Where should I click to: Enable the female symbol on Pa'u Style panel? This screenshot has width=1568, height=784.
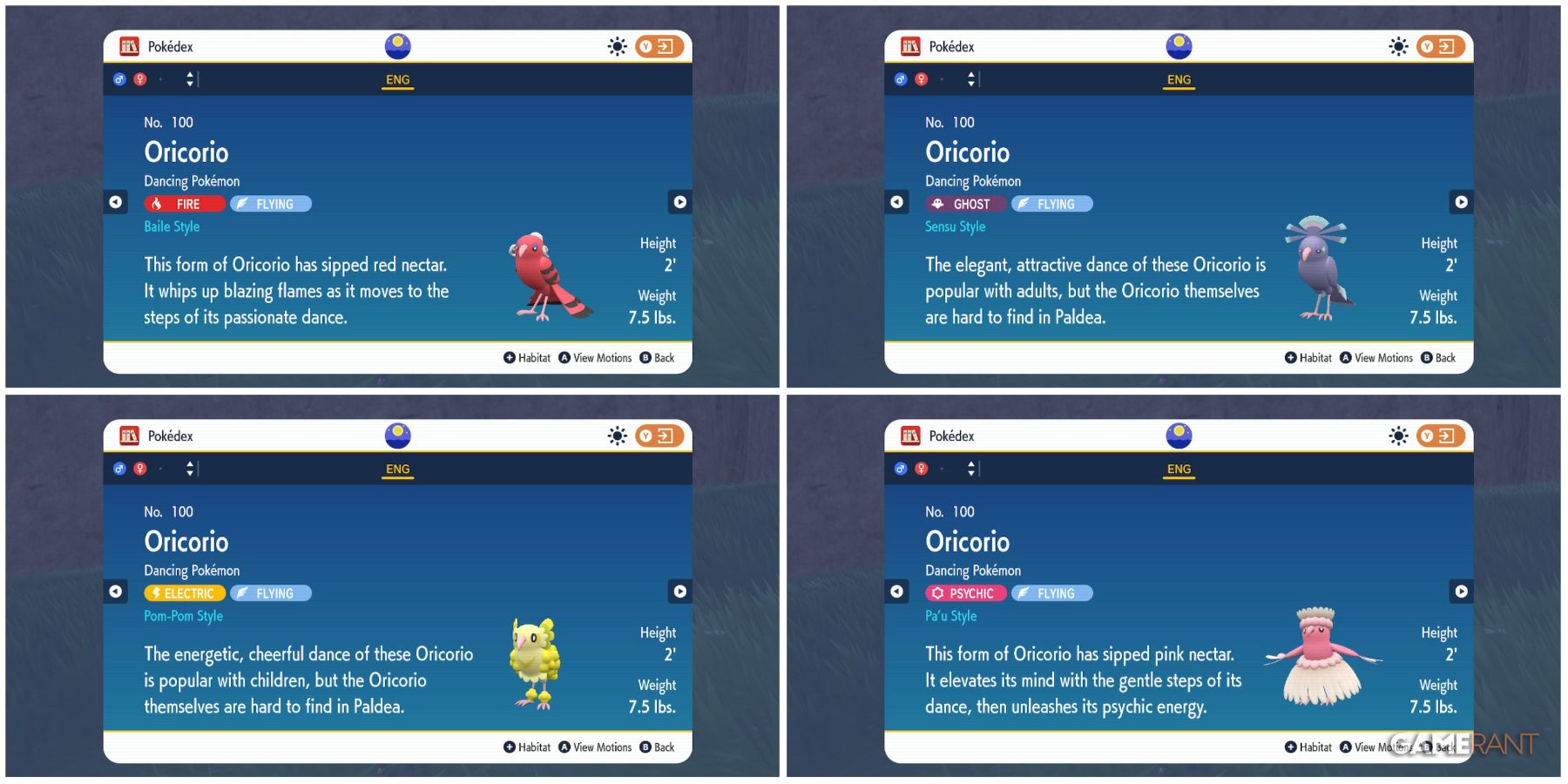pos(923,468)
